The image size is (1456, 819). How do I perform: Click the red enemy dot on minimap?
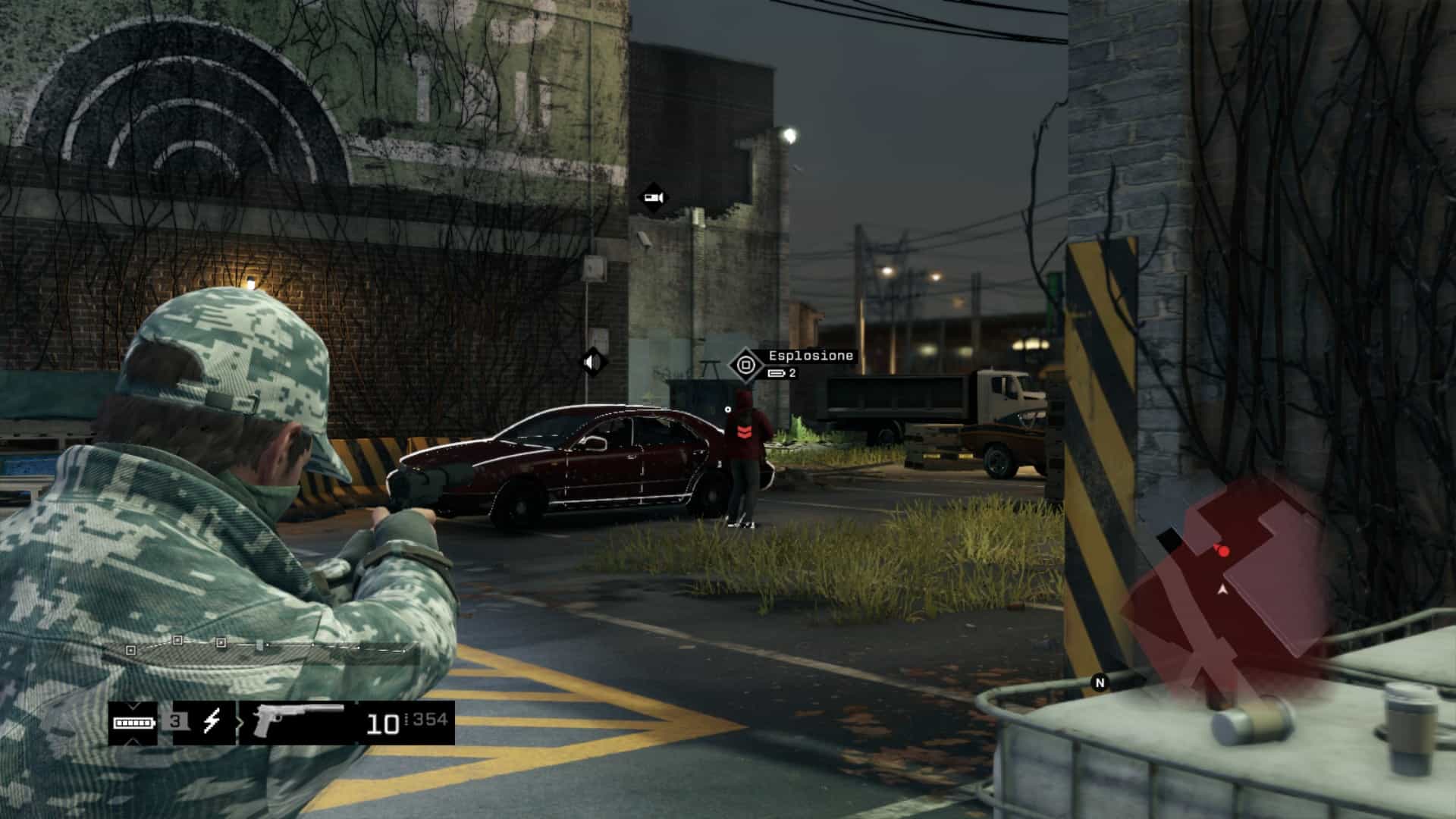[1223, 551]
